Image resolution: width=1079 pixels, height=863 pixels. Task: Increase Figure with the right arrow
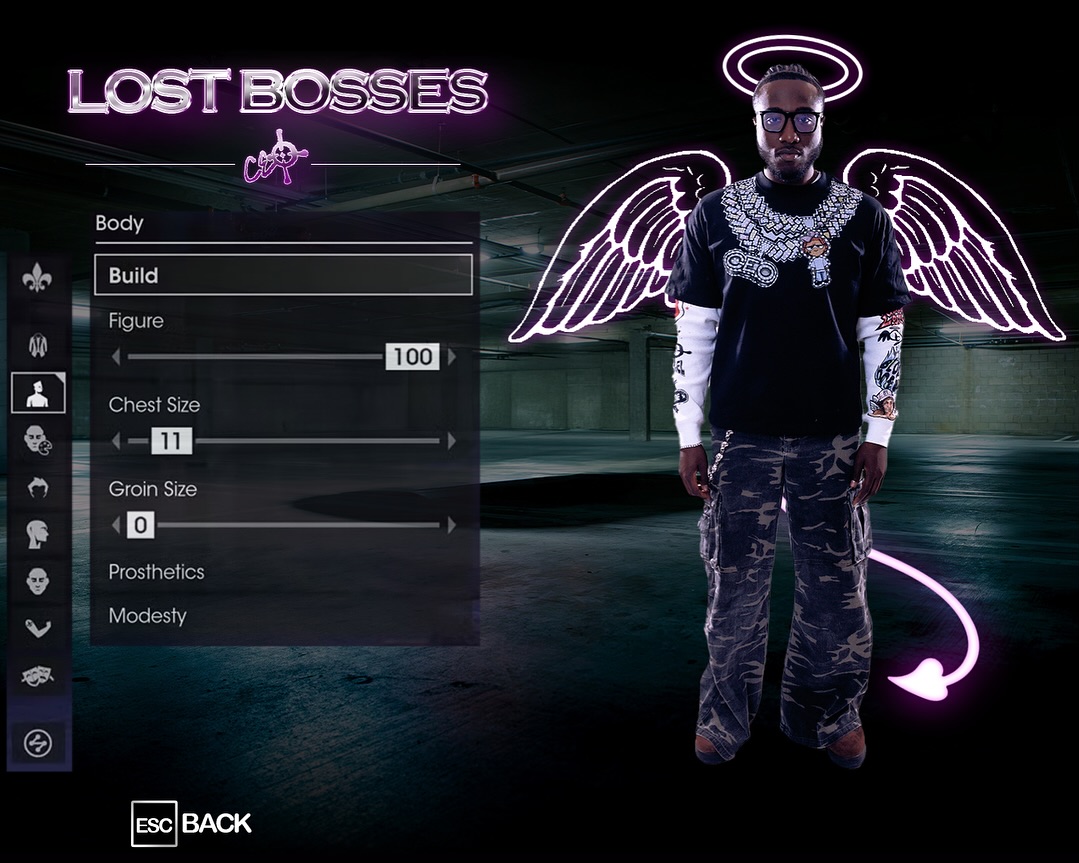452,357
